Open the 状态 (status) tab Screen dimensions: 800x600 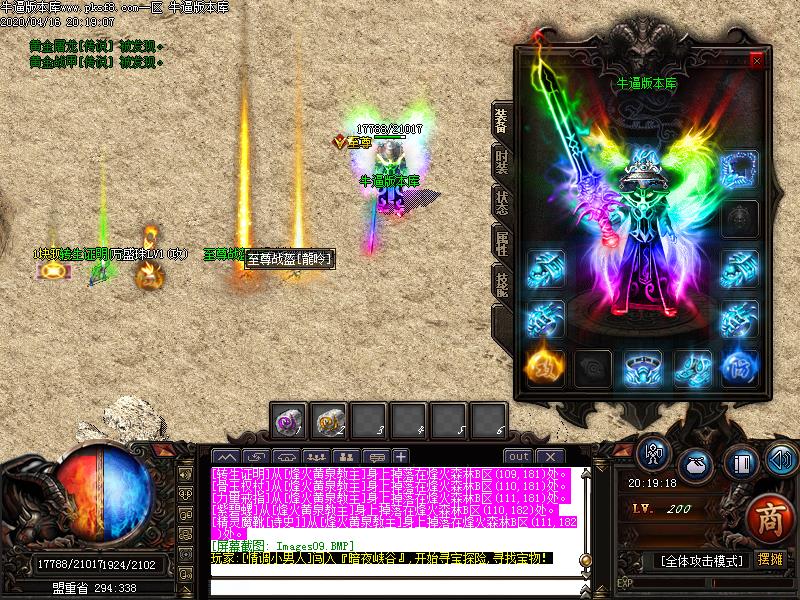pyautogui.click(x=501, y=197)
